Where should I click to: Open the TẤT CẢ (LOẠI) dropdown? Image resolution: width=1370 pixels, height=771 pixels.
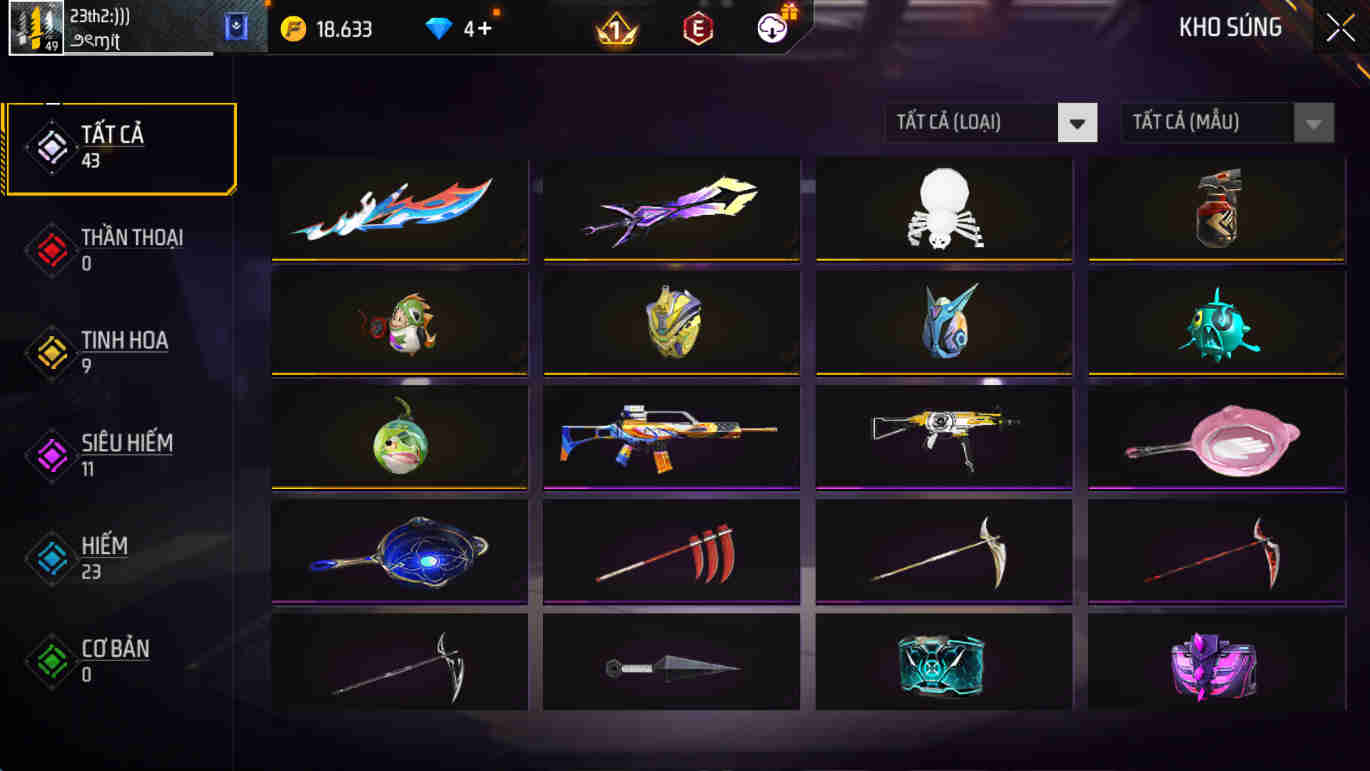click(x=970, y=122)
